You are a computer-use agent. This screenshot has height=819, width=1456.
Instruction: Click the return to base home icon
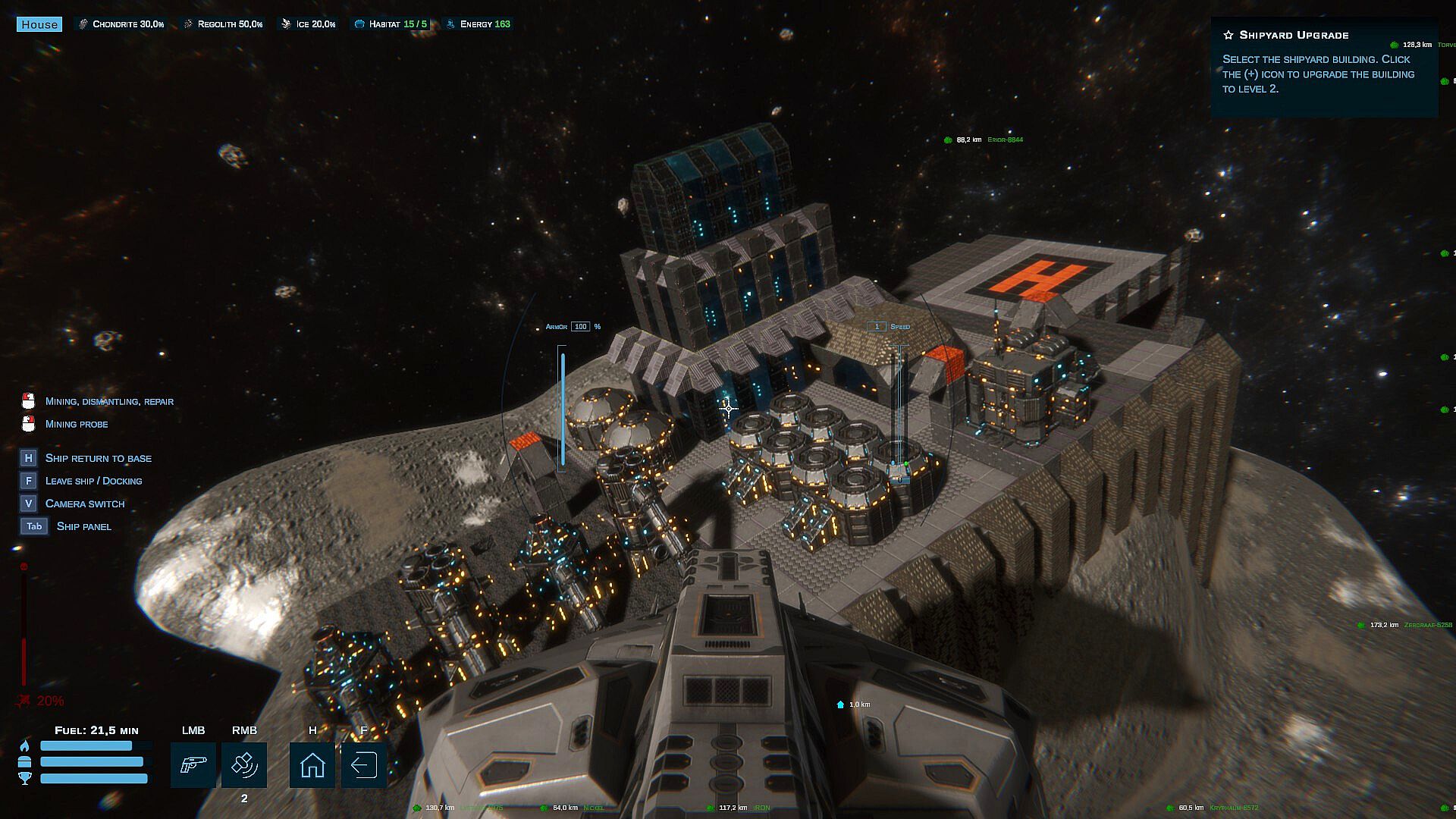click(x=312, y=764)
